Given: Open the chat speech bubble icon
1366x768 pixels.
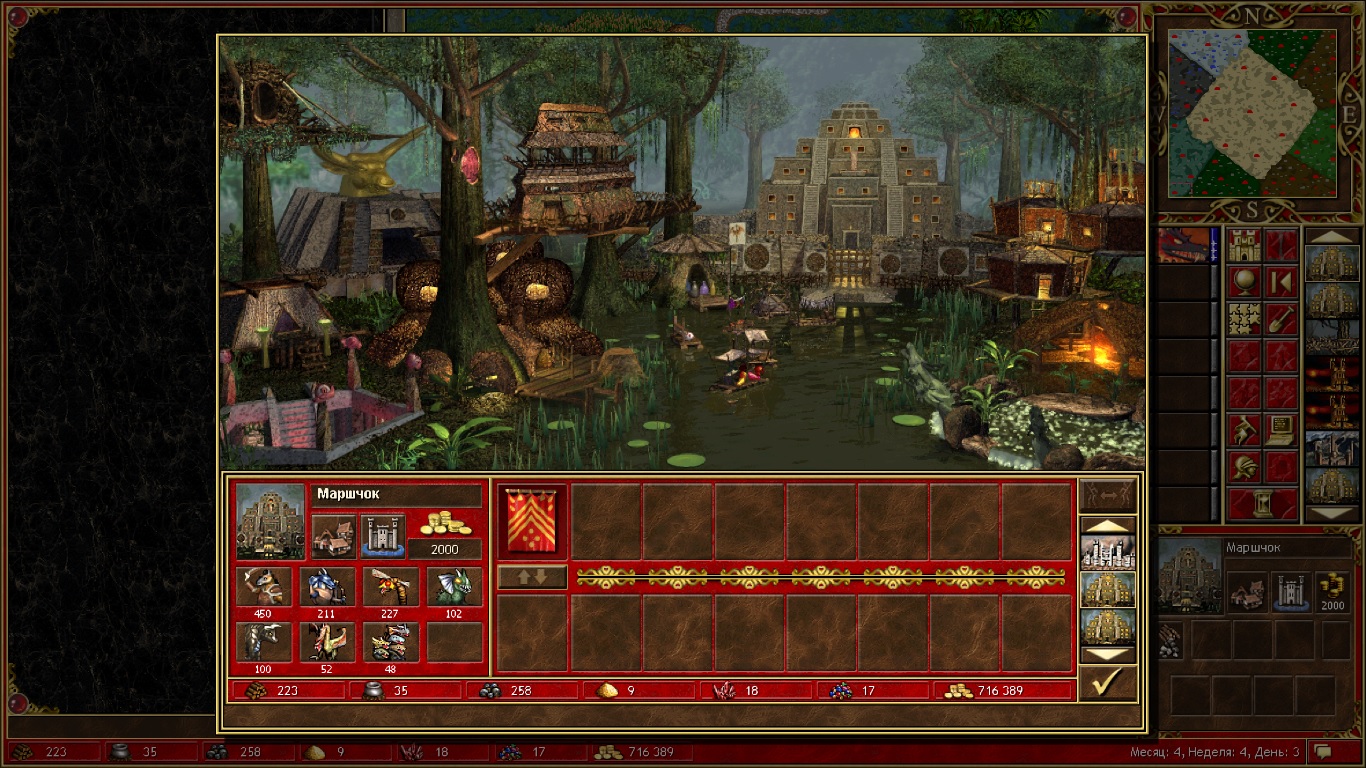Looking at the screenshot, I should [1323, 751].
